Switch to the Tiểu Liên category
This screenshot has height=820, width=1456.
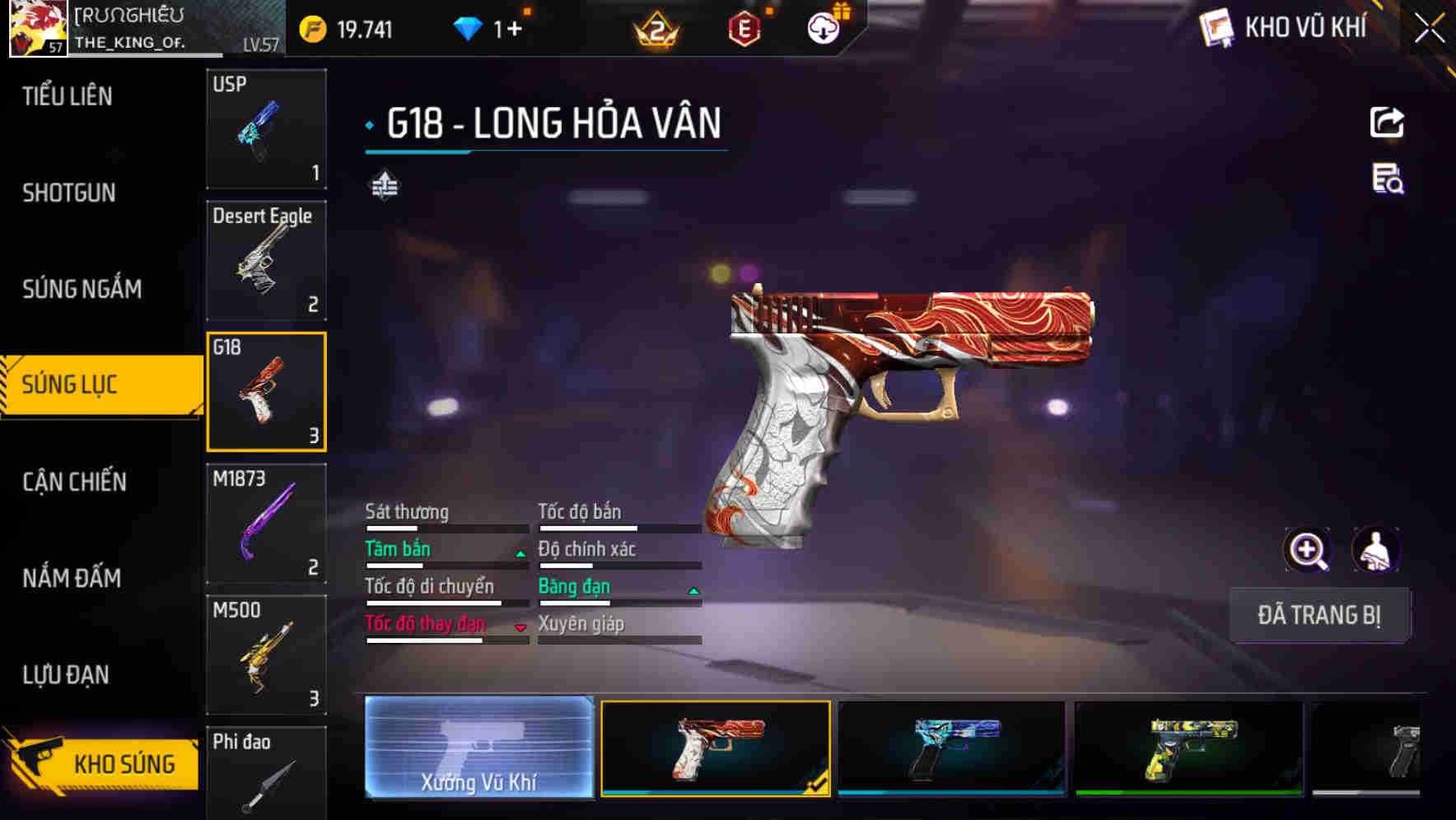click(68, 96)
